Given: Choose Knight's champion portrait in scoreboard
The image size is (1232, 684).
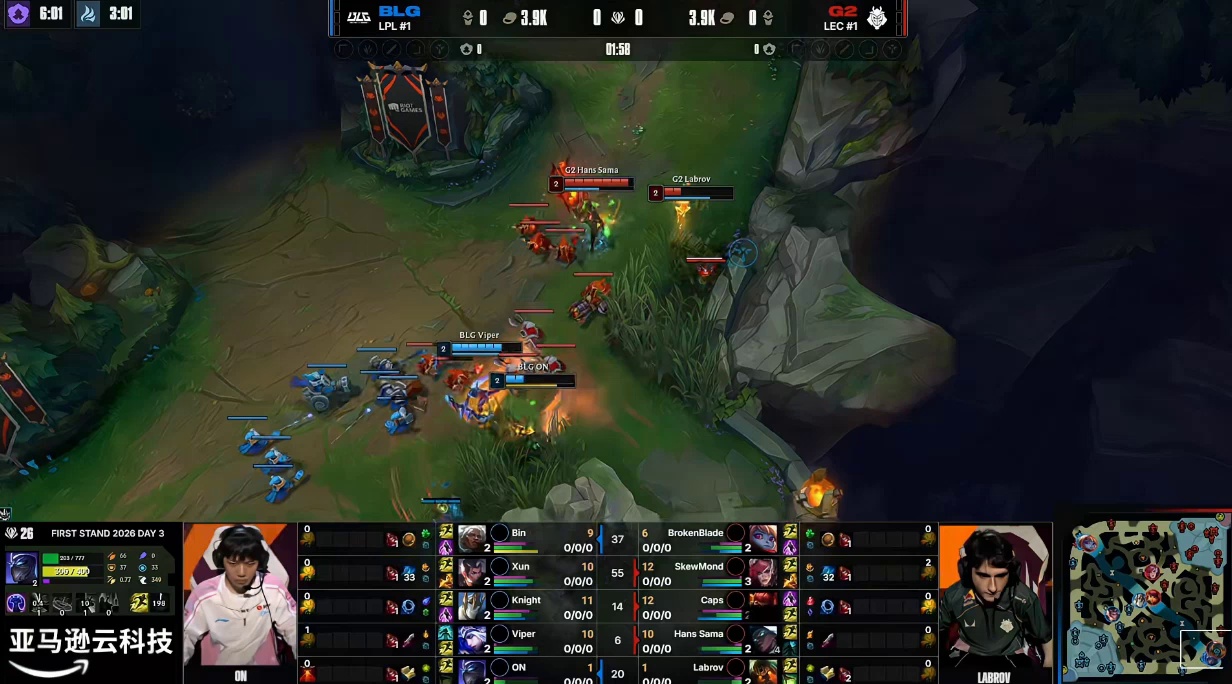Looking at the screenshot, I should pyautogui.click(x=472, y=606).
